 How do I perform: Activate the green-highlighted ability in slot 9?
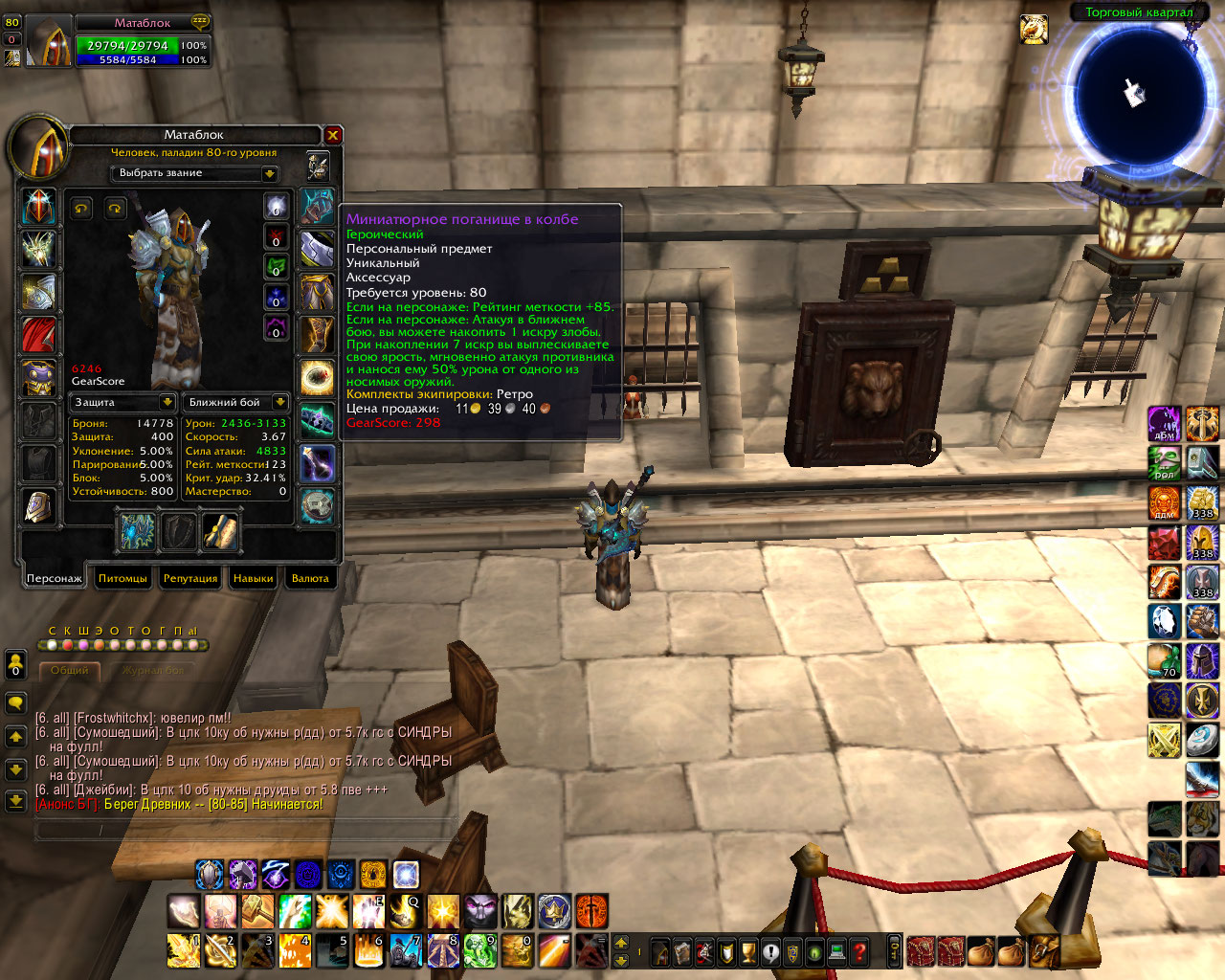tap(480, 950)
